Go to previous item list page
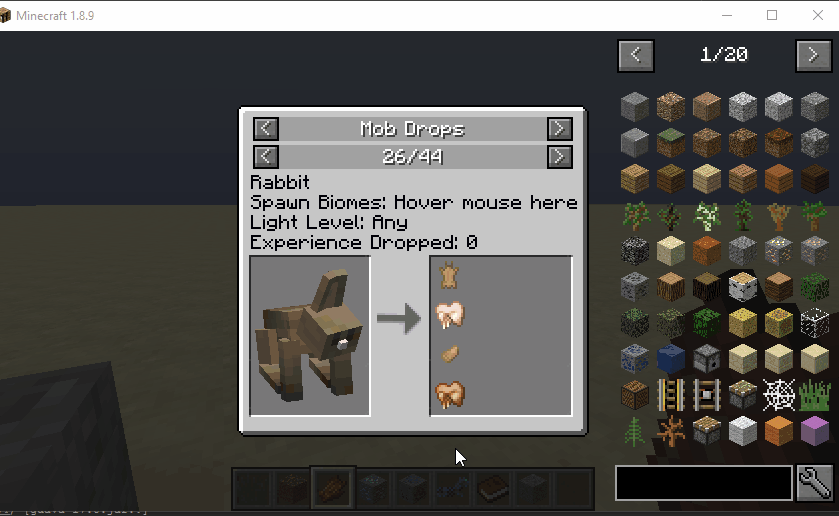 pyautogui.click(x=636, y=55)
